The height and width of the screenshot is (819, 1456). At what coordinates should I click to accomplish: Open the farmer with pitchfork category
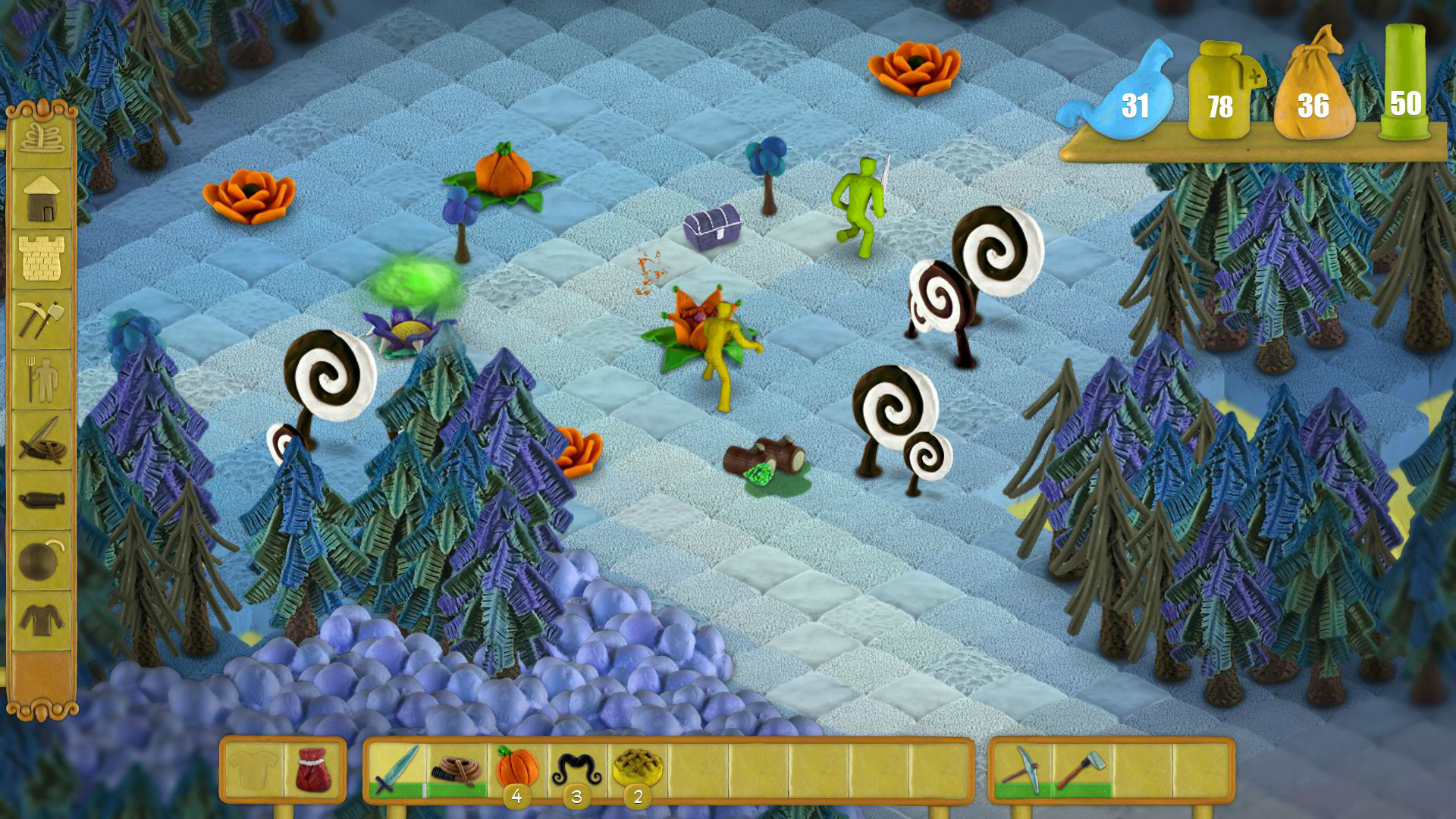[42, 379]
